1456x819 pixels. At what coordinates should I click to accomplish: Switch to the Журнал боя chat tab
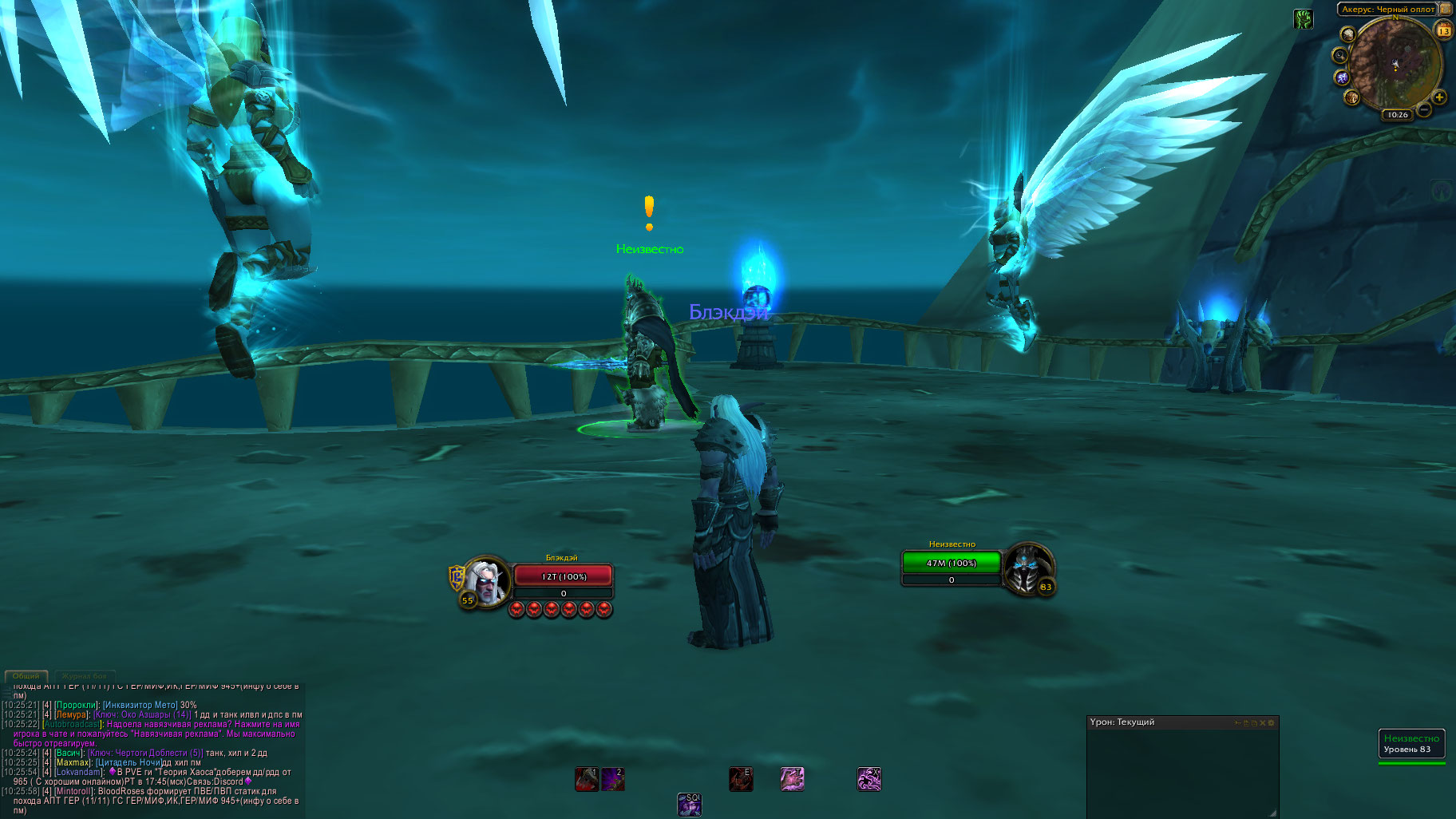84,676
